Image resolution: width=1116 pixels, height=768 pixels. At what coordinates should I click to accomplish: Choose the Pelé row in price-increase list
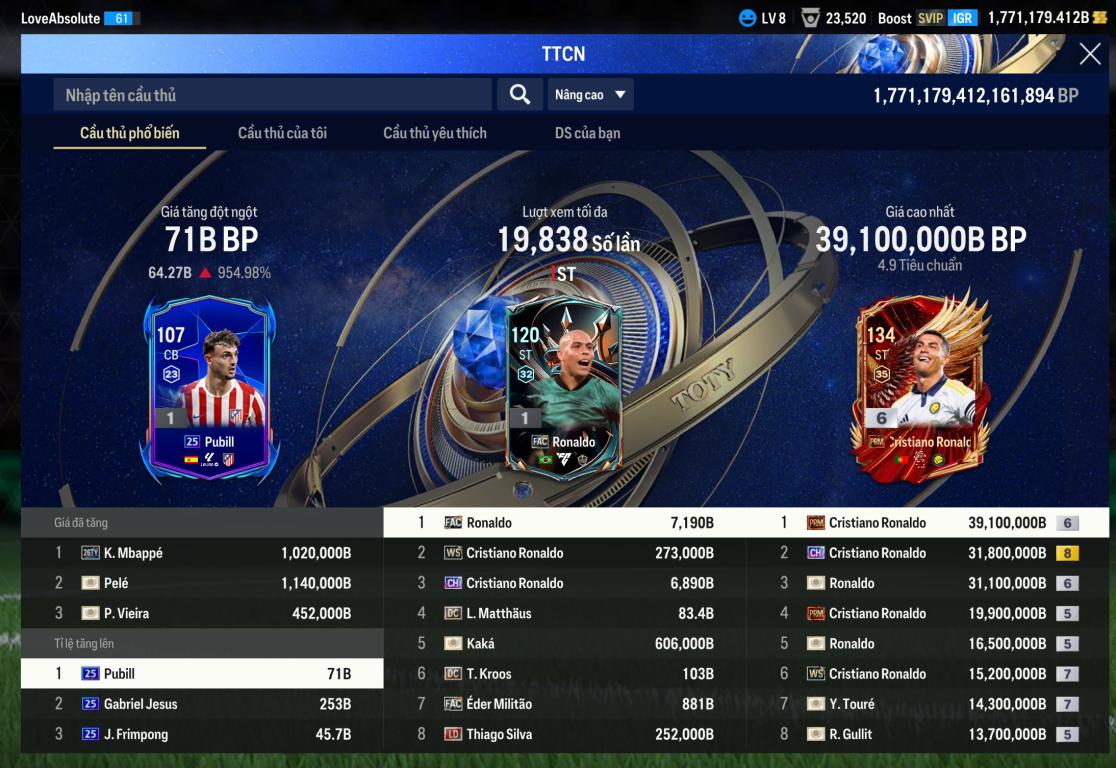click(x=202, y=583)
